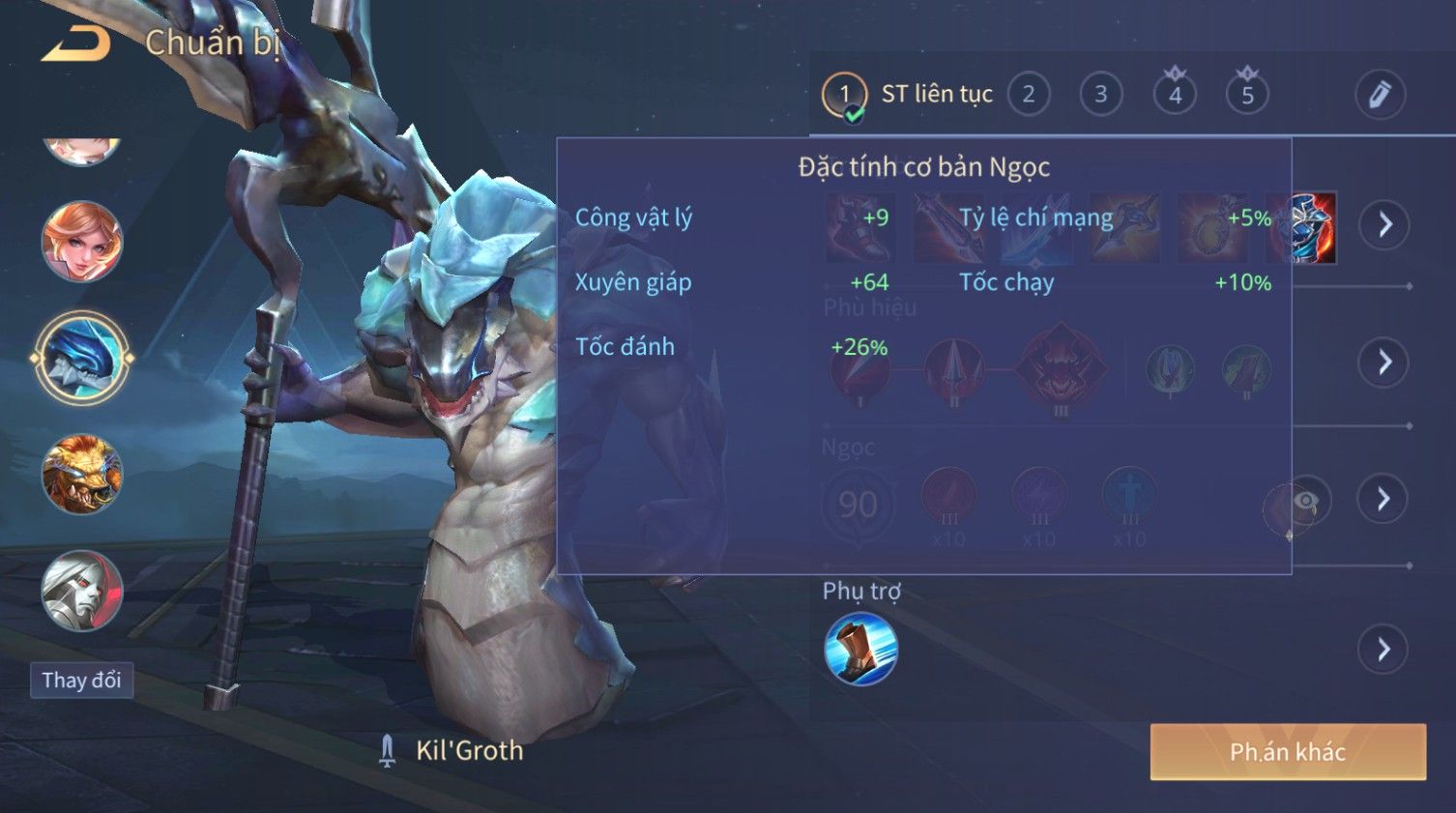Edit the preset name with pencil icon
The width and height of the screenshot is (1456, 813).
coord(1379,95)
